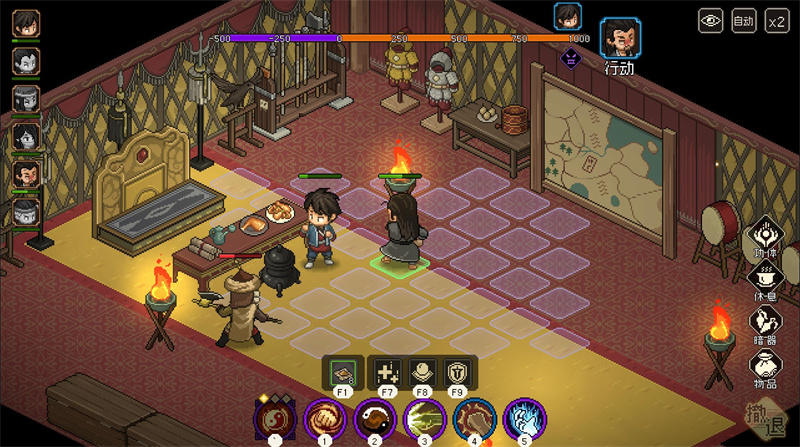
Task: Use skill 2 dark swirl
Action: pyautogui.click(x=374, y=417)
